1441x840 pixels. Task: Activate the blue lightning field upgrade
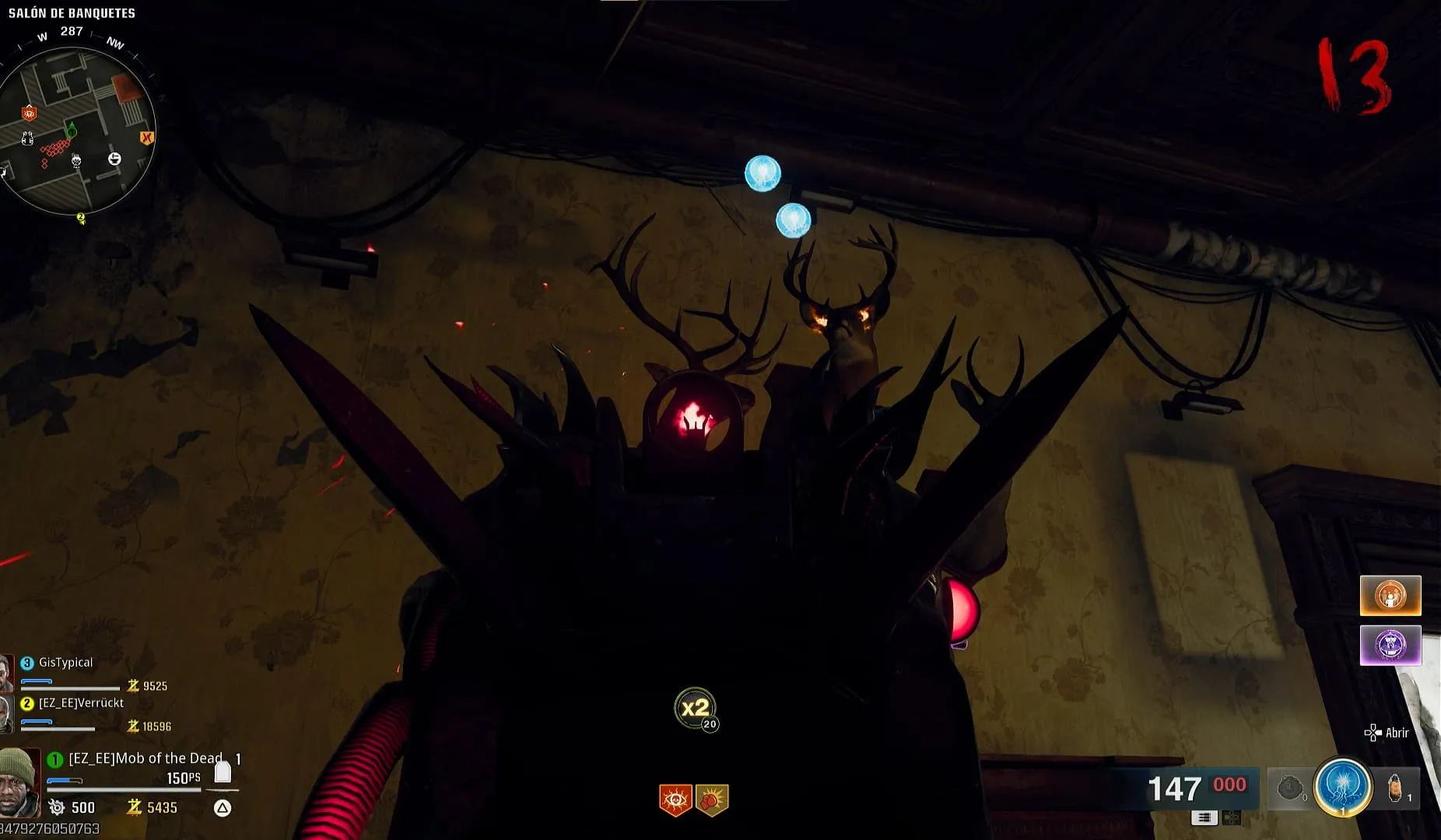(x=1342, y=787)
